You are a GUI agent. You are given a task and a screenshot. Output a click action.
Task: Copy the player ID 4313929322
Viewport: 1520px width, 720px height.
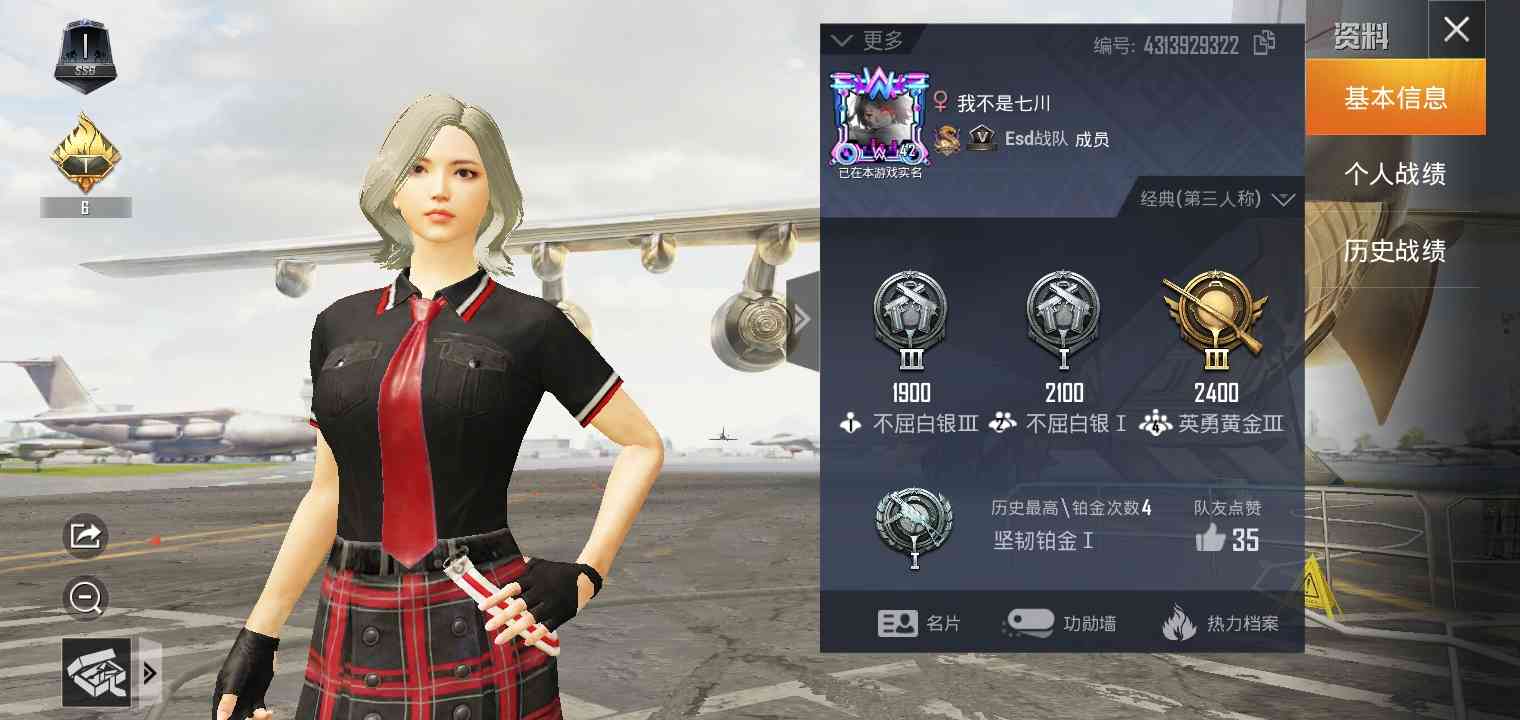(x=1264, y=42)
